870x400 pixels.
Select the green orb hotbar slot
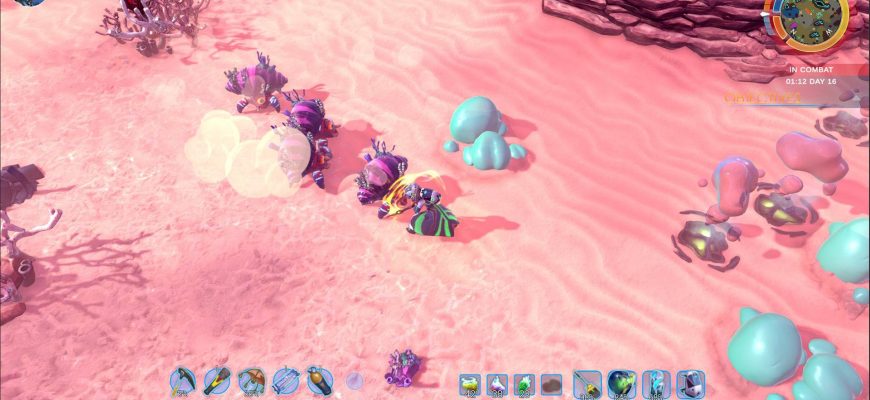tap(622, 384)
